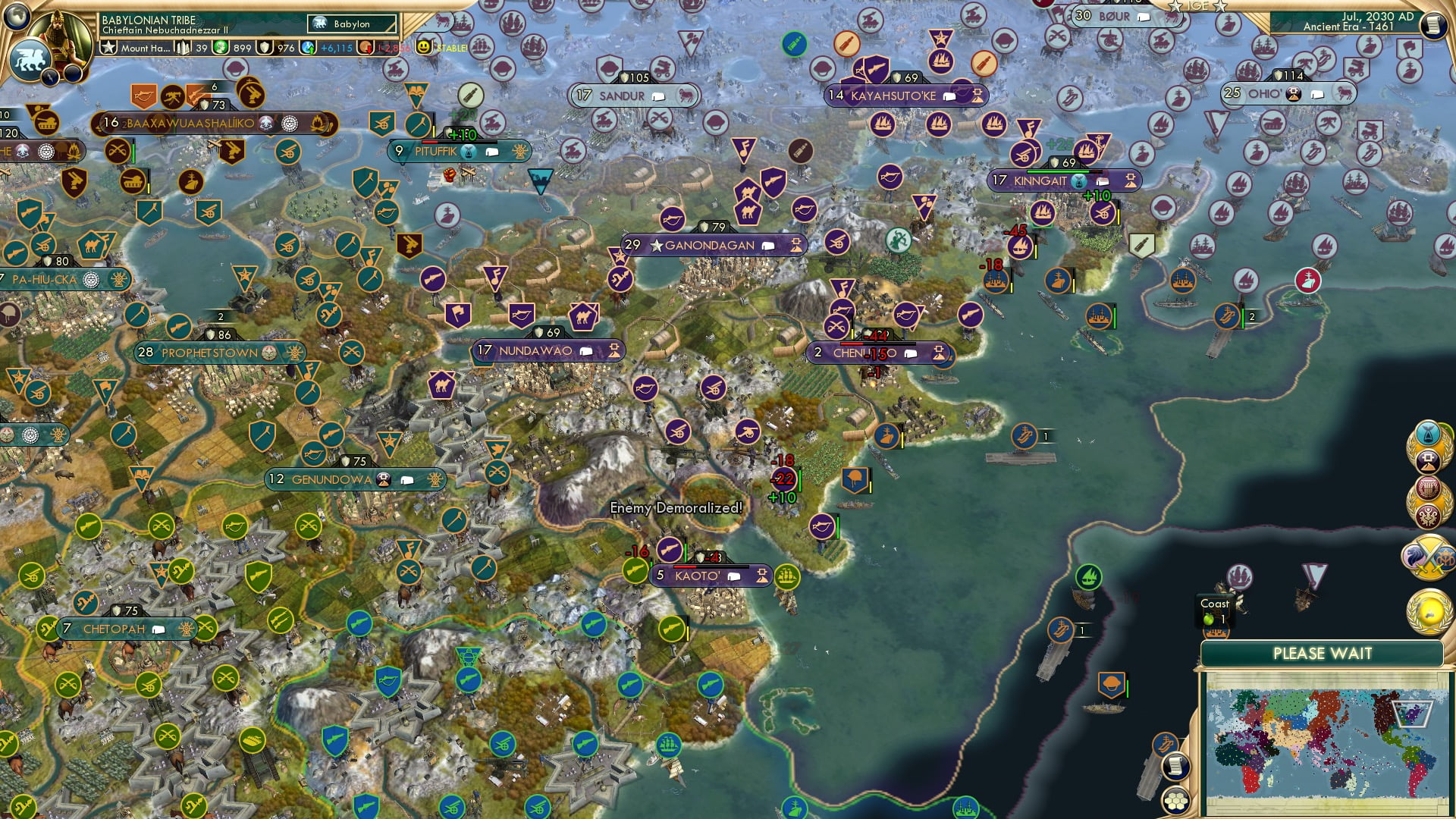1456x819 pixels.
Task: Expand the carrier unit flag near the minimap
Action: [1165, 743]
